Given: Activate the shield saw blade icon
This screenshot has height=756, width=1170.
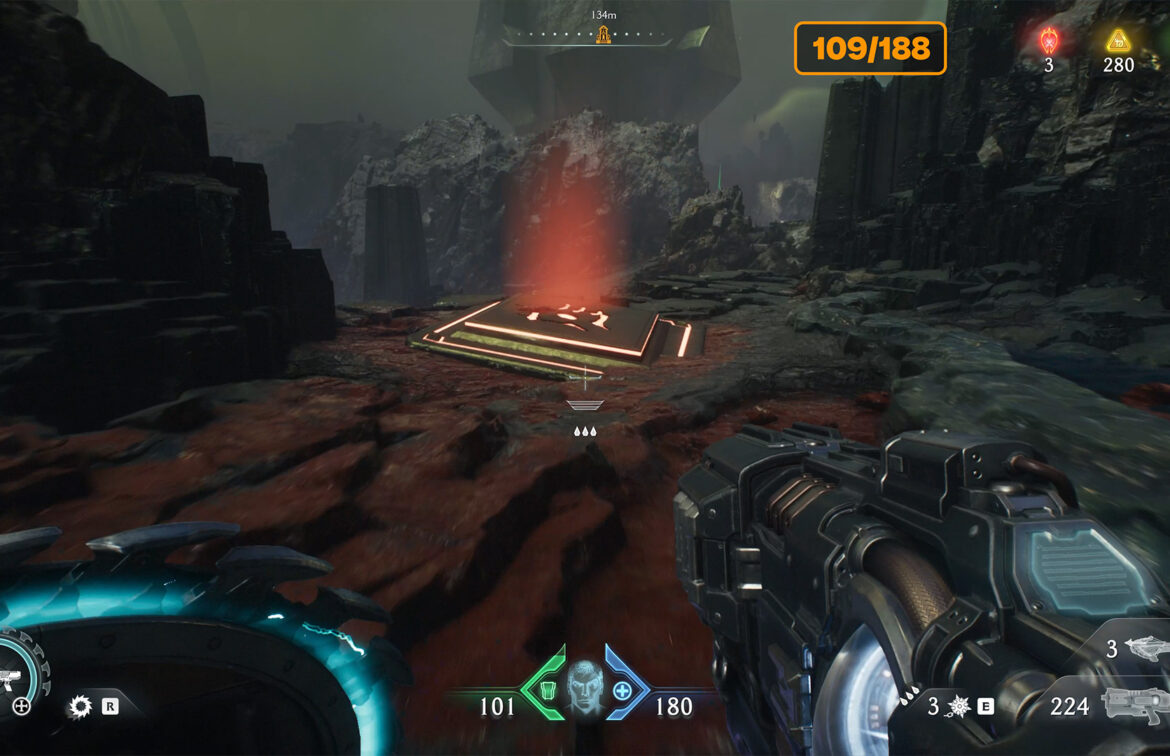Looking at the screenshot, I should 79,707.
